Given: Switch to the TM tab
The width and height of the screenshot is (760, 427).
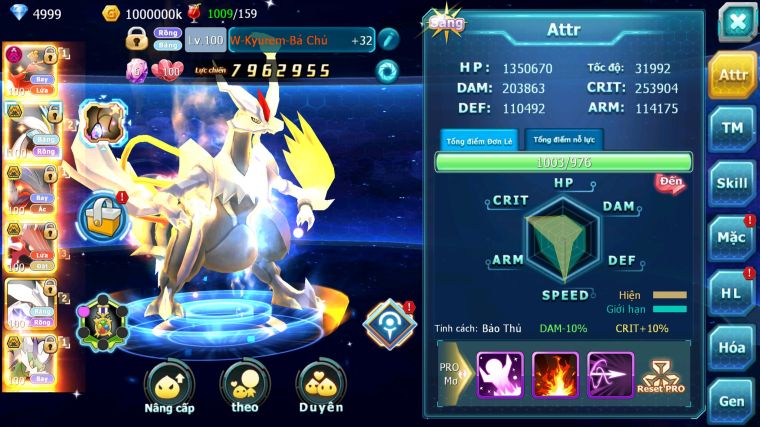Looking at the screenshot, I should tap(732, 129).
